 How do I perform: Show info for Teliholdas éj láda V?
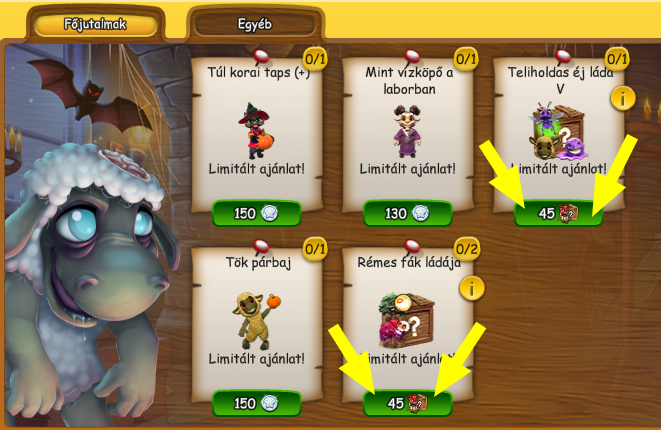tap(623, 98)
